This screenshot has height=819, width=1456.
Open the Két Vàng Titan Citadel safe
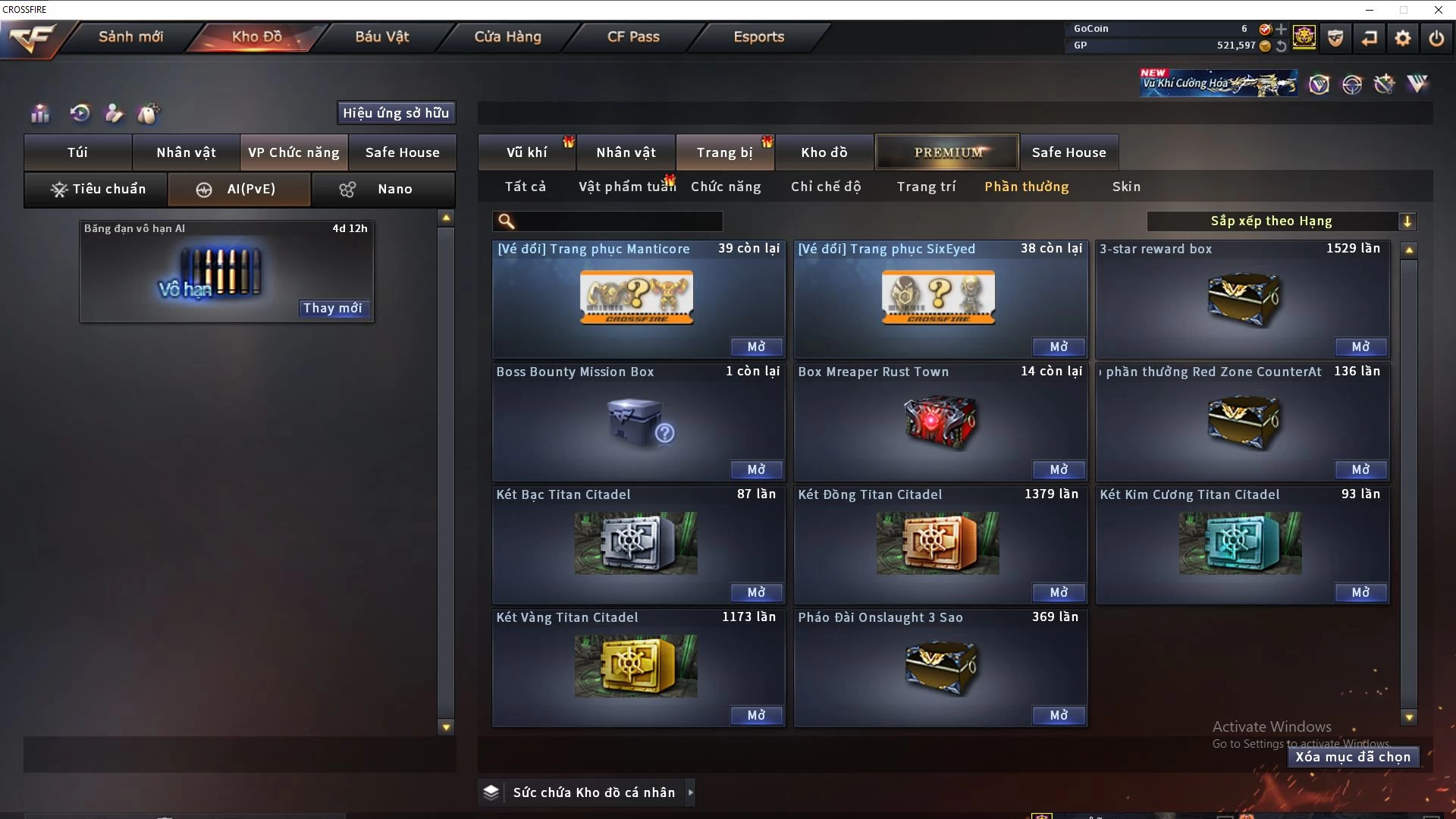[756, 715]
